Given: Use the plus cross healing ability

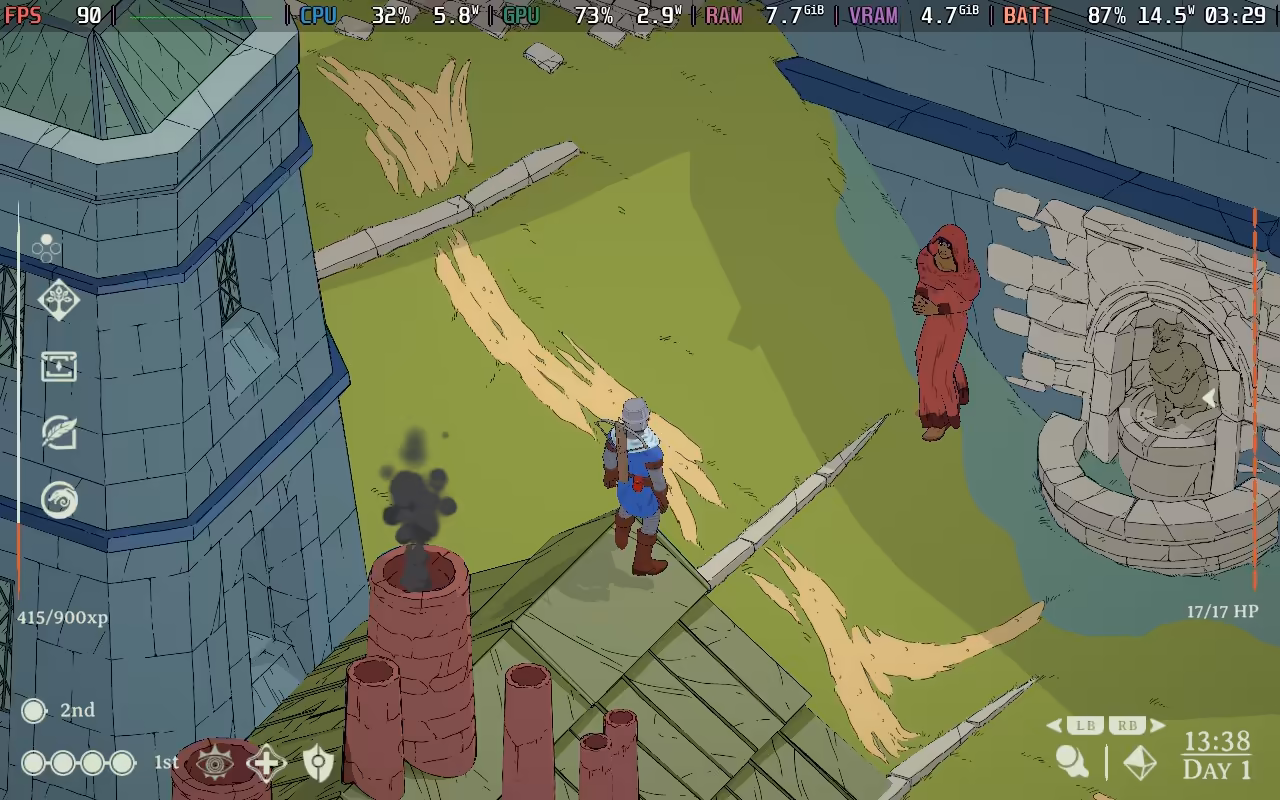Looking at the screenshot, I should (x=267, y=763).
